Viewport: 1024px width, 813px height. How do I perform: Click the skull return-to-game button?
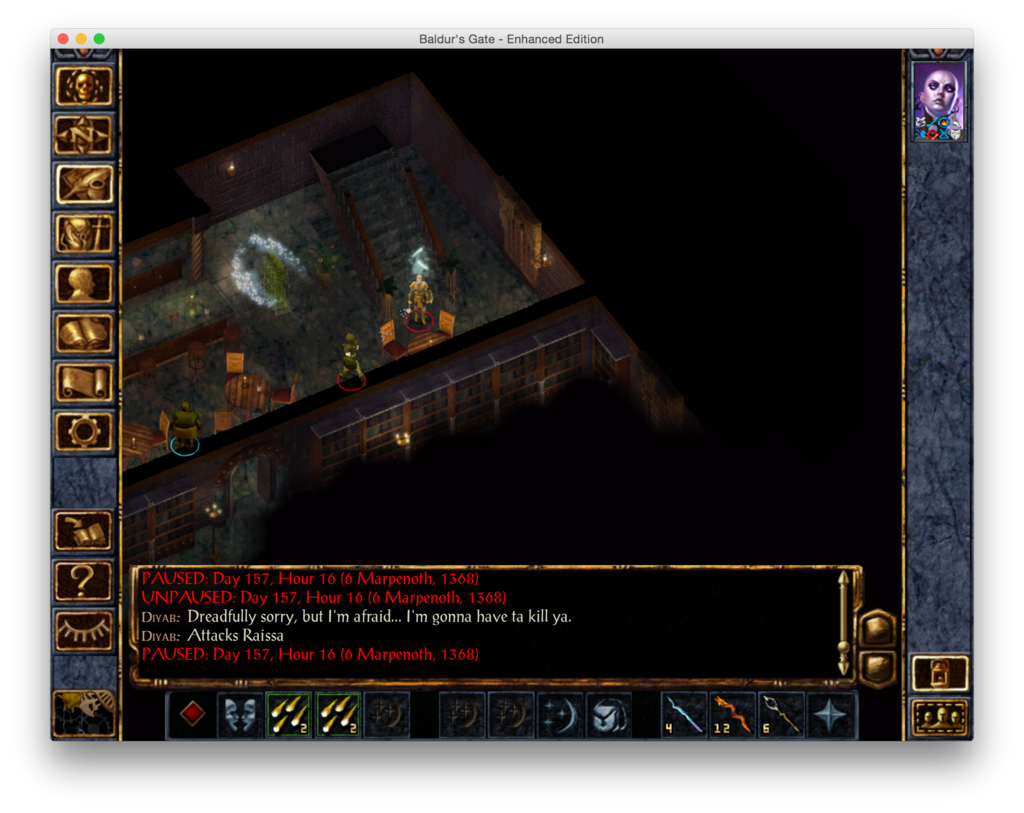click(x=84, y=86)
